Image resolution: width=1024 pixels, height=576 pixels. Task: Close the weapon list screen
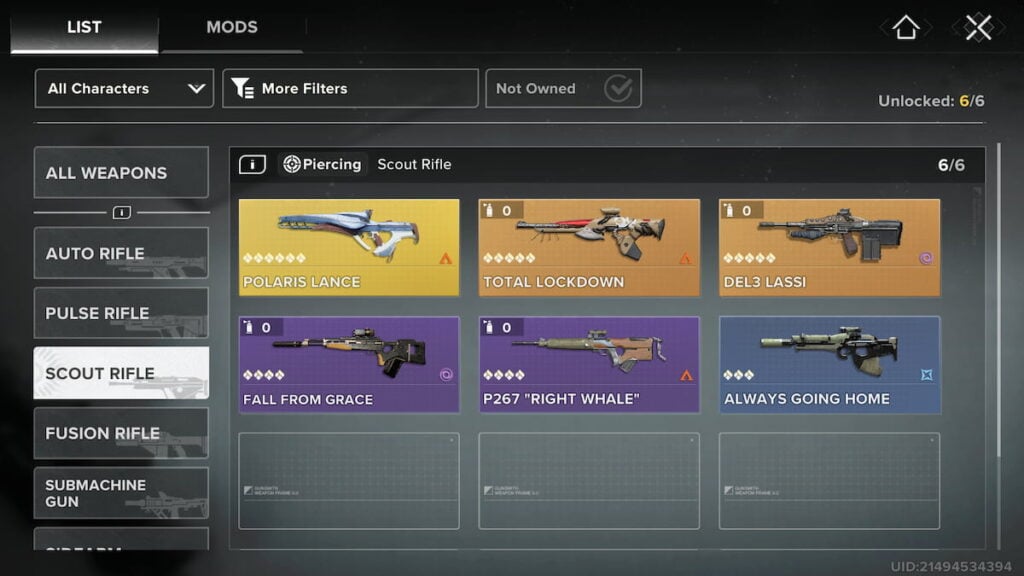point(978,28)
